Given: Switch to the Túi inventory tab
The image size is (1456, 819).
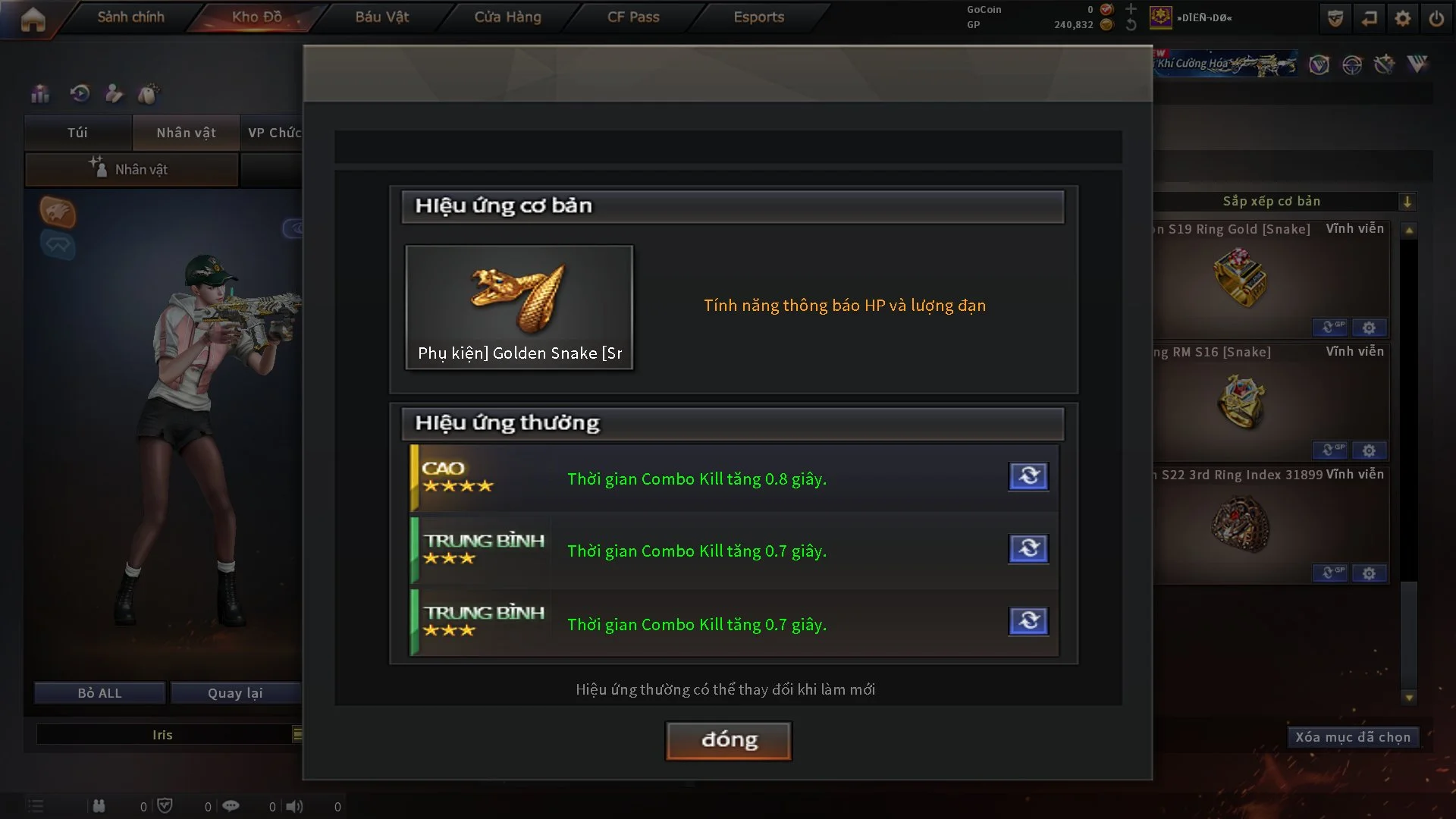Looking at the screenshot, I should pos(77,133).
